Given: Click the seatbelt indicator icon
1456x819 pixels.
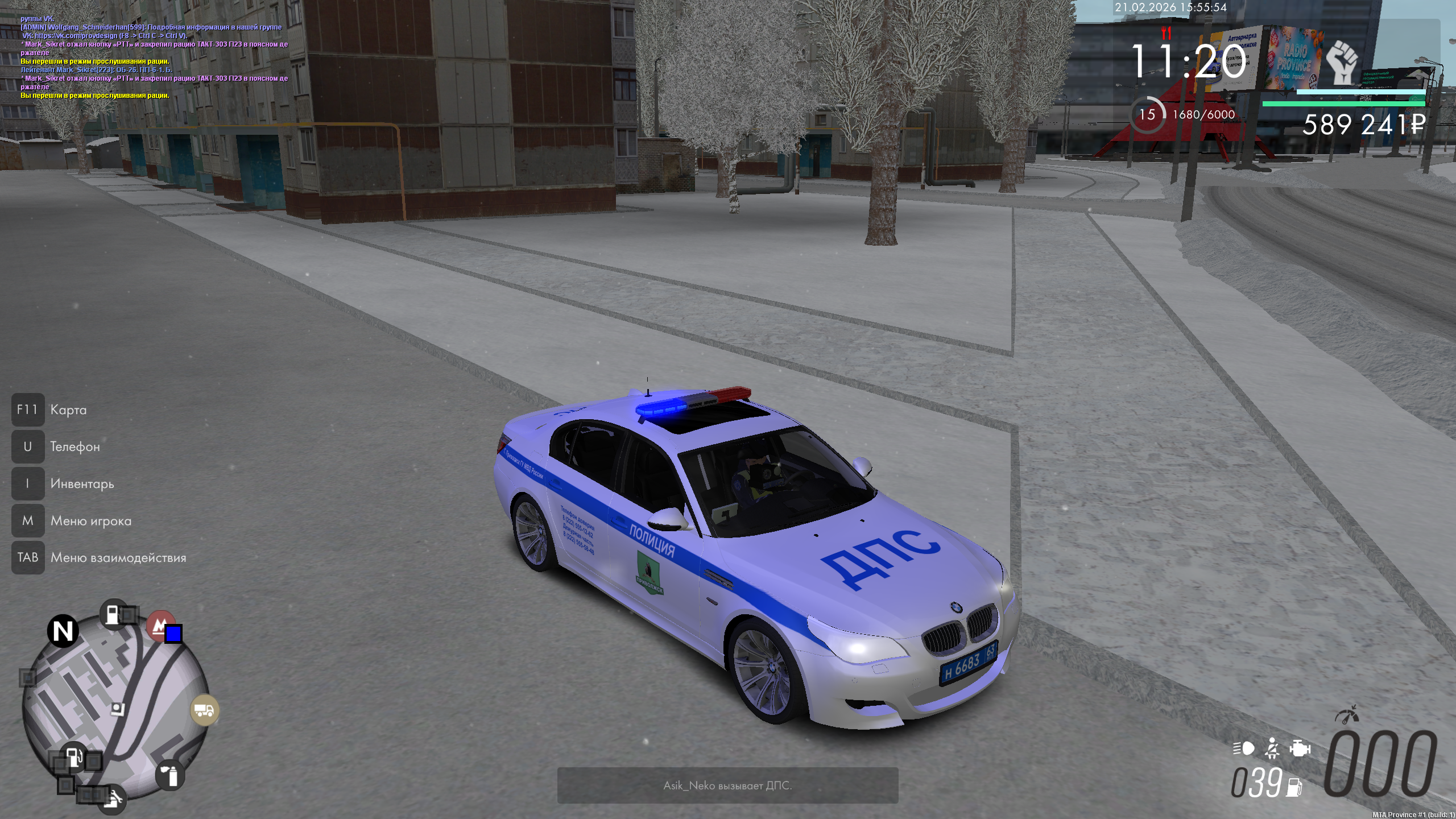Looking at the screenshot, I should click(1272, 748).
